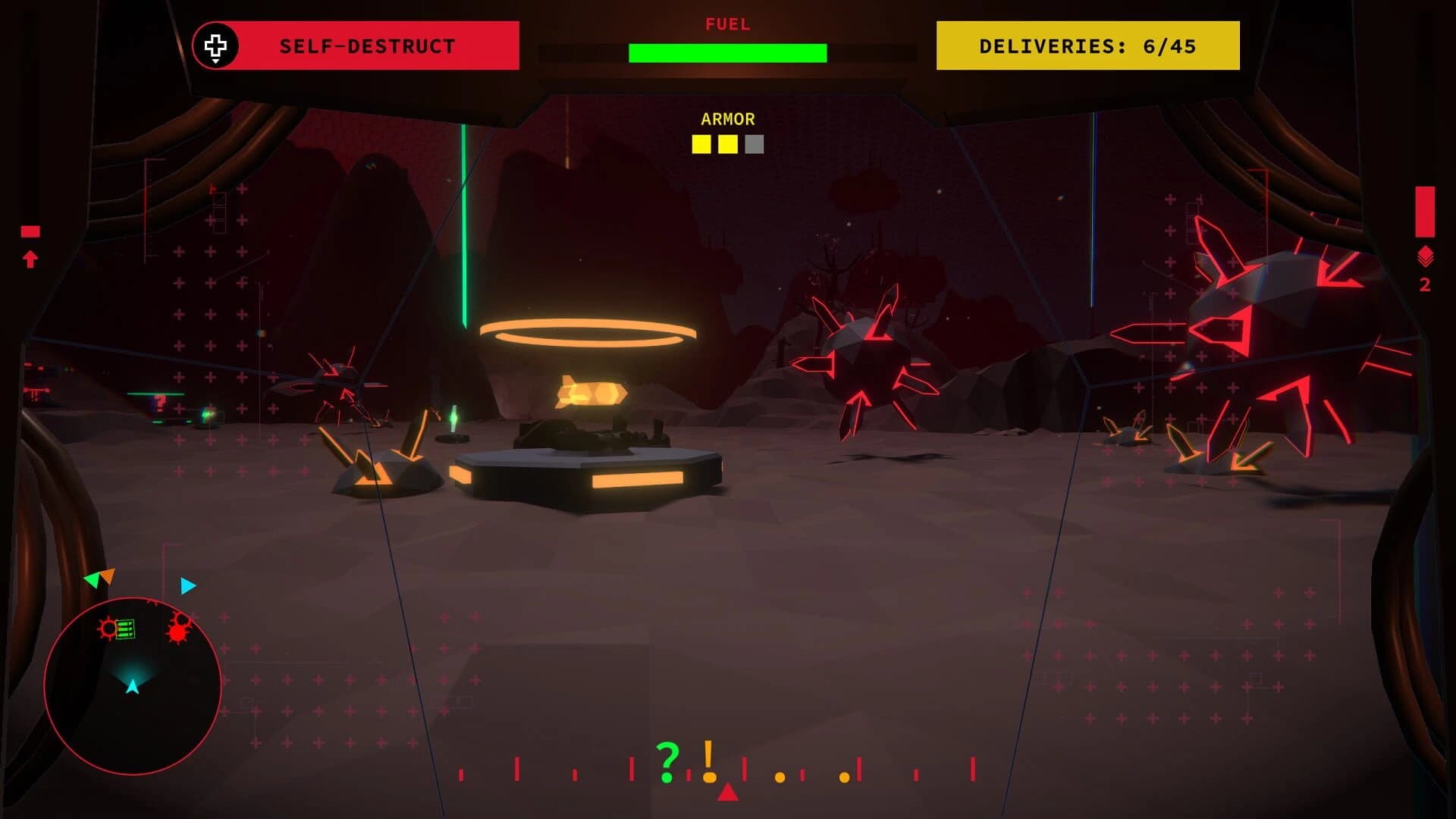
Task: Click the D-pad self-destruct icon
Action: pos(217,45)
